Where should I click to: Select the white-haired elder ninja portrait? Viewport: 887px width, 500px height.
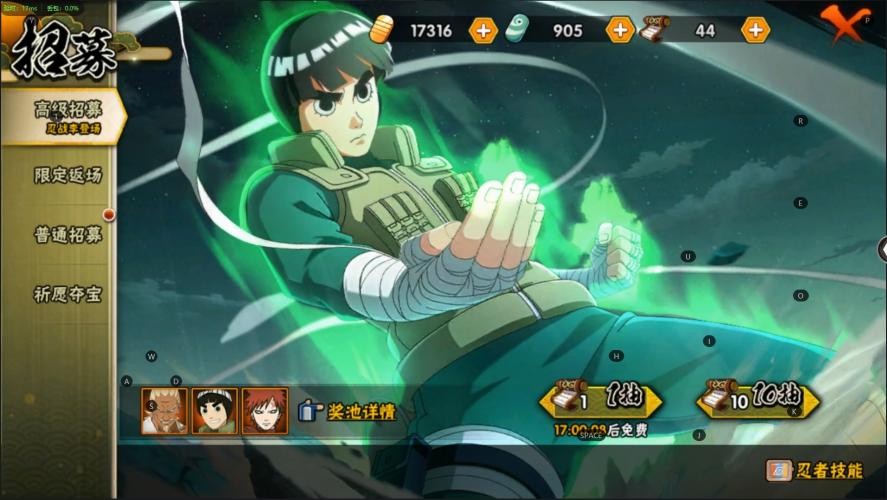163,411
